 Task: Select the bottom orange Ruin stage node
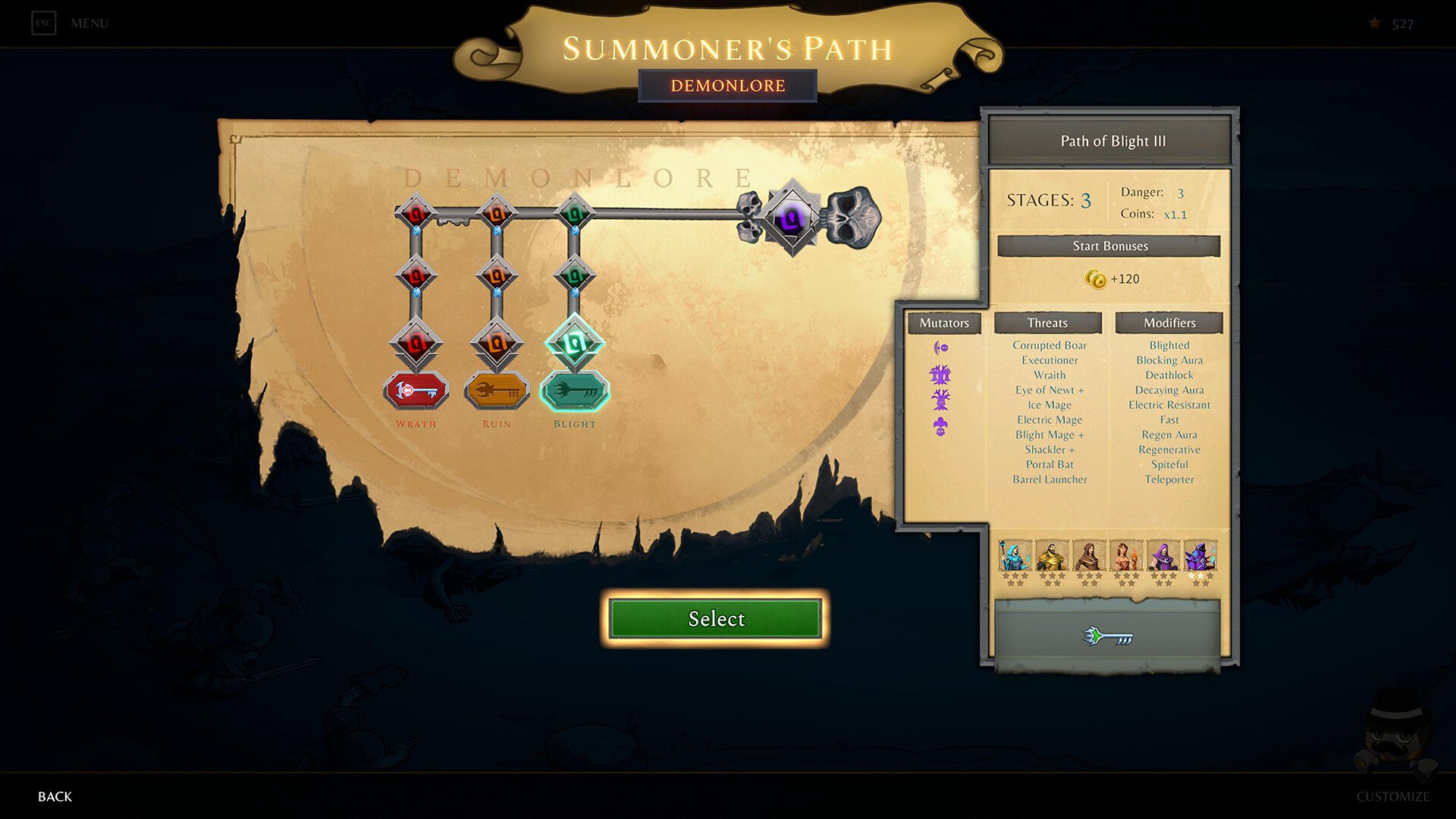click(497, 344)
